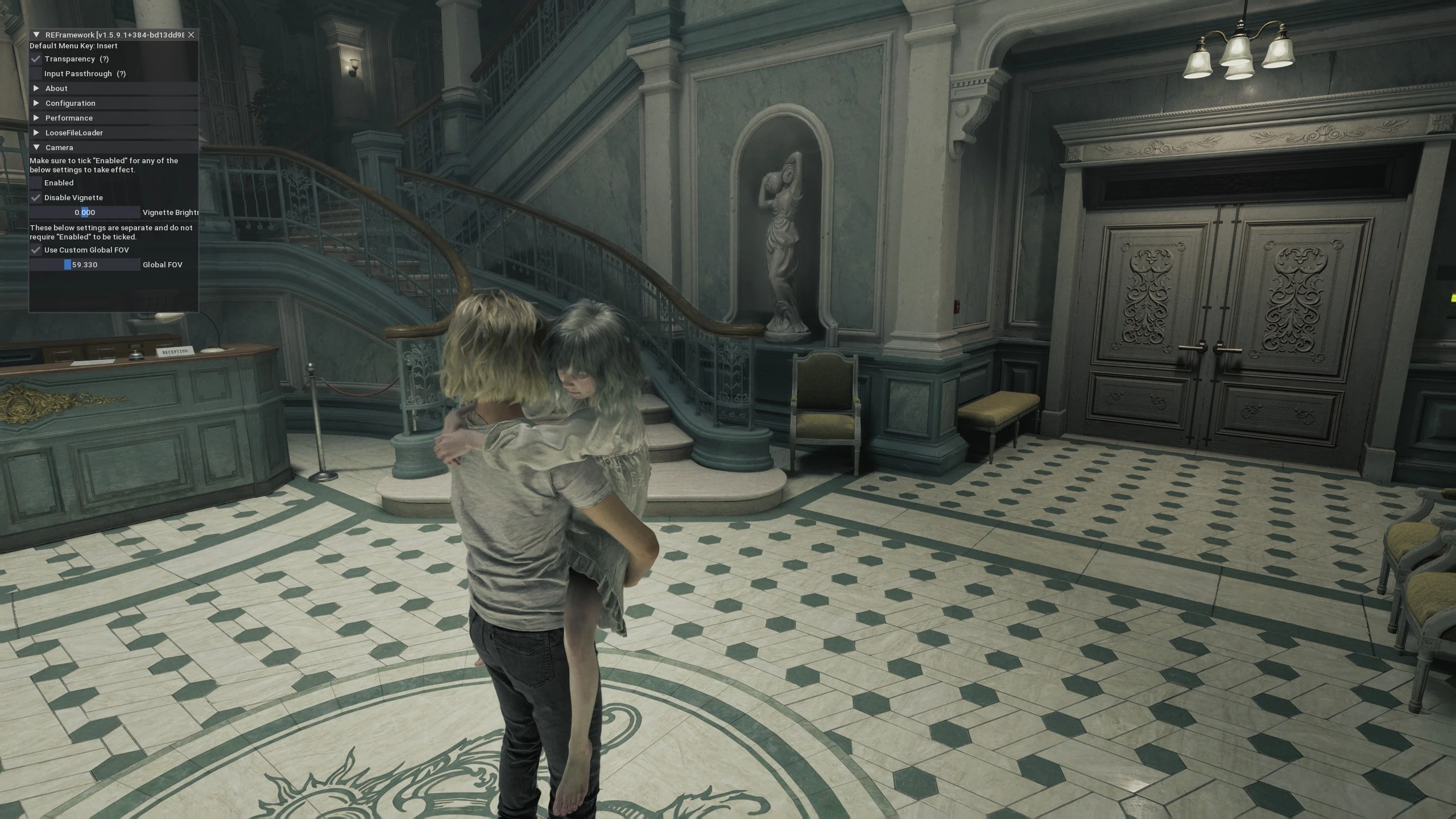Tick the Camera Enabled checkbox
The width and height of the screenshot is (1456, 819).
tap(36, 183)
